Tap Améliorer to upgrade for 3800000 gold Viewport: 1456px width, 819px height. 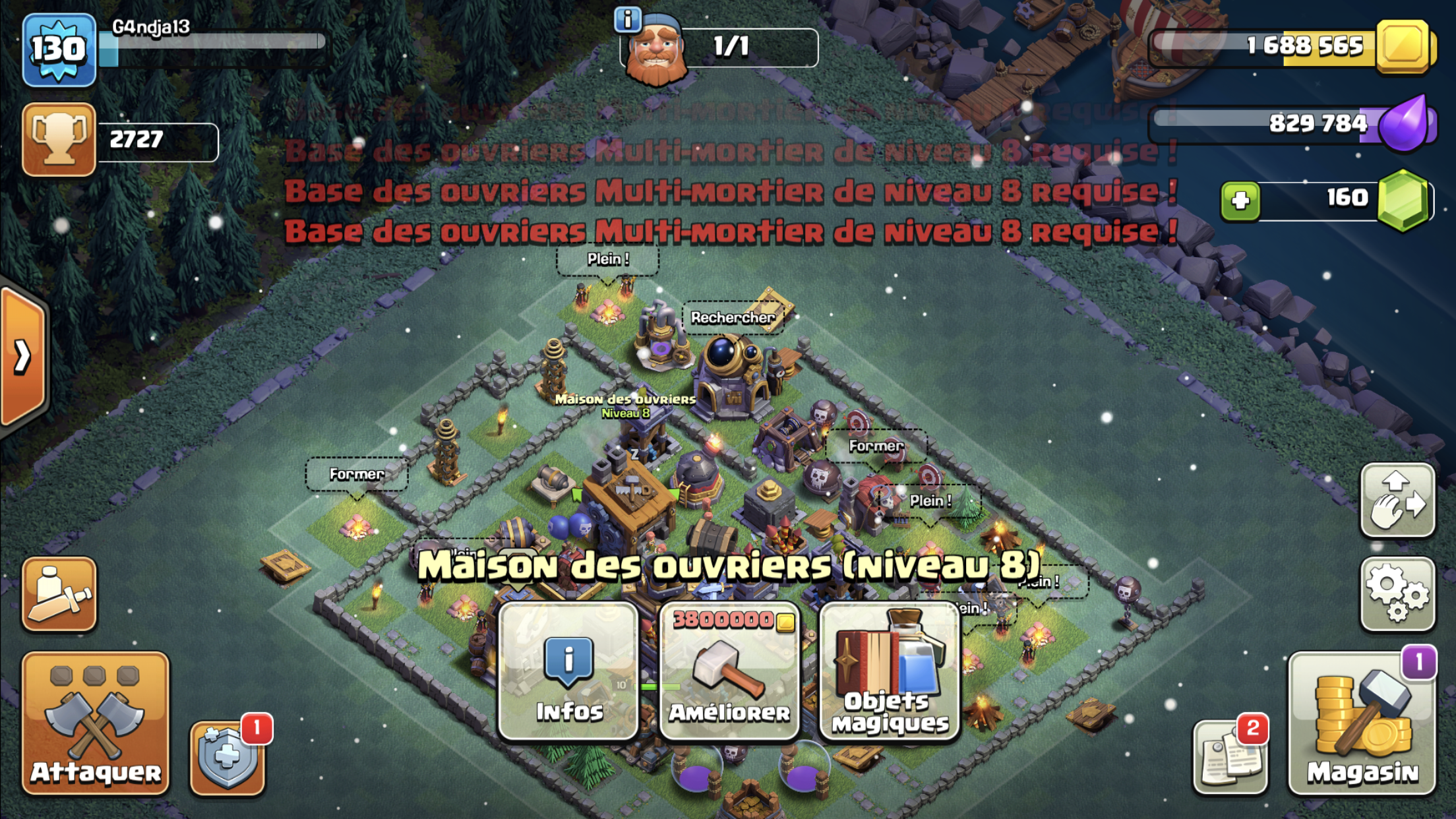729,671
